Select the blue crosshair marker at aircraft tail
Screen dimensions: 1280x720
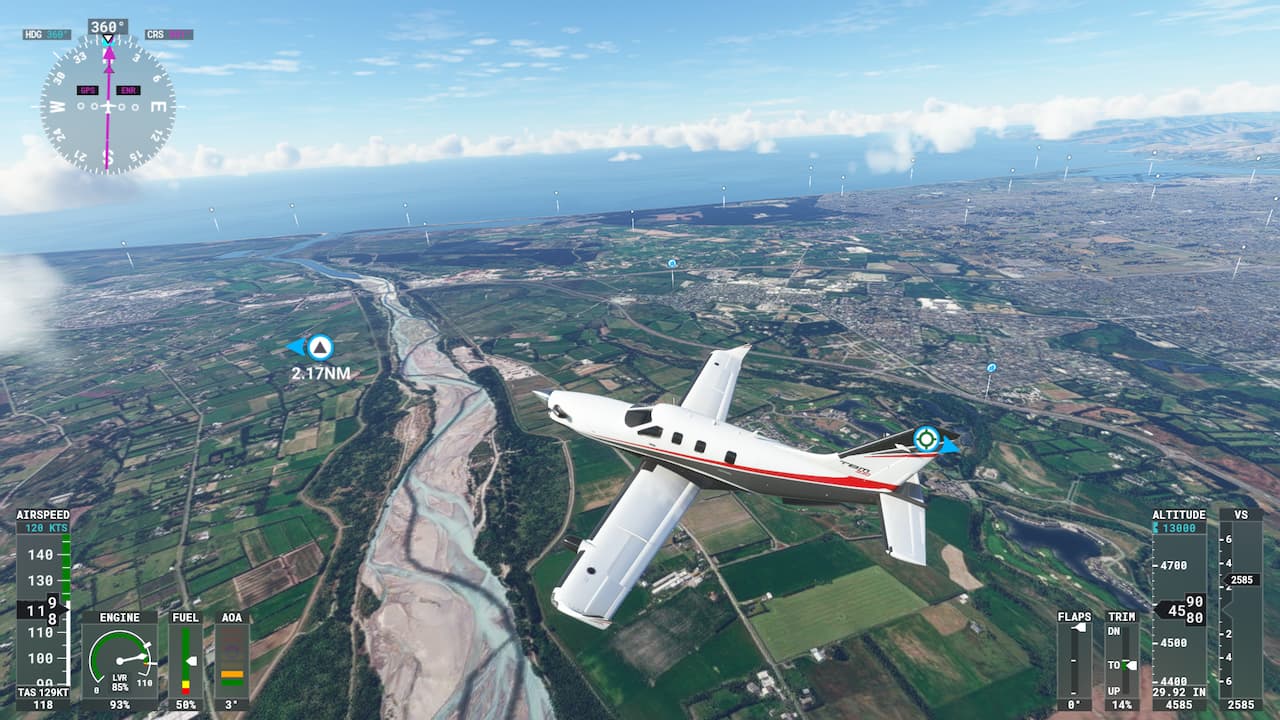tap(927, 439)
